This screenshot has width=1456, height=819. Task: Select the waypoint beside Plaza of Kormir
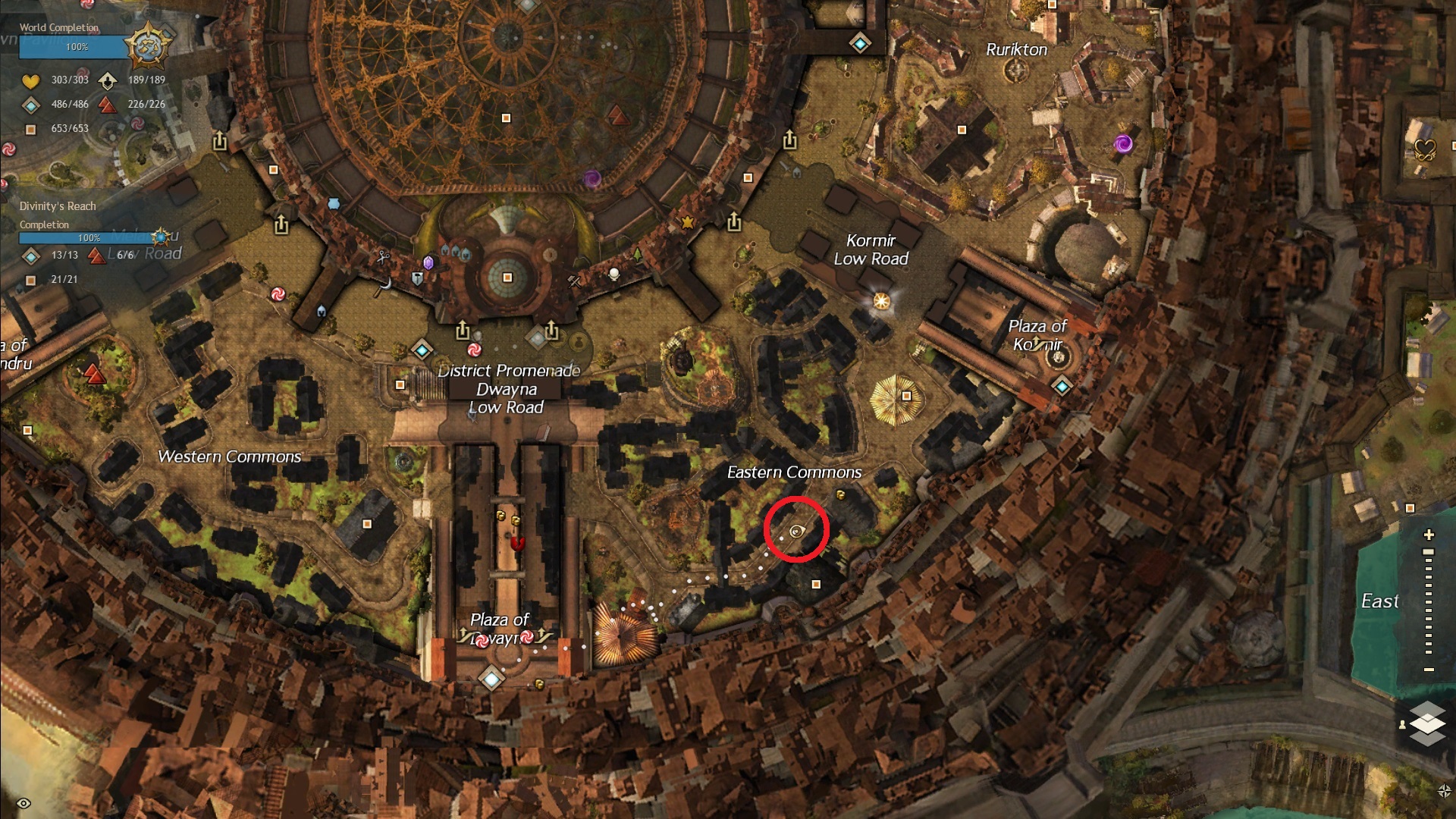pyautogui.click(x=1062, y=387)
